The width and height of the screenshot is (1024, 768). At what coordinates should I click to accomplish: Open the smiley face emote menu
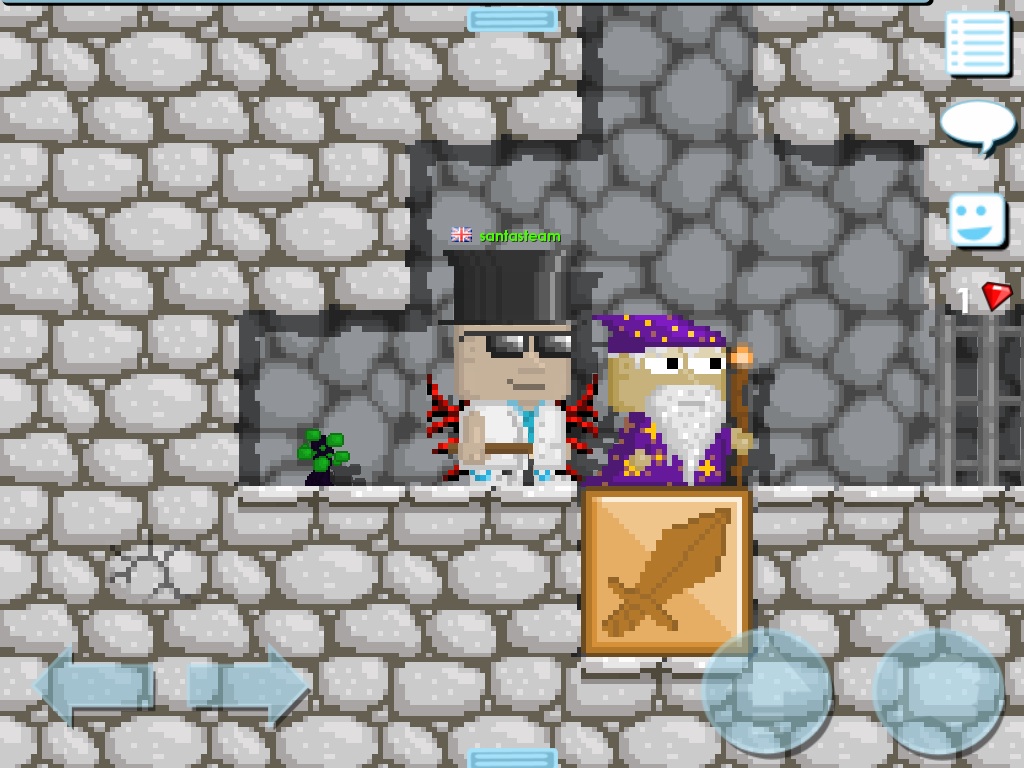pyautogui.click(x=976, y=219)
